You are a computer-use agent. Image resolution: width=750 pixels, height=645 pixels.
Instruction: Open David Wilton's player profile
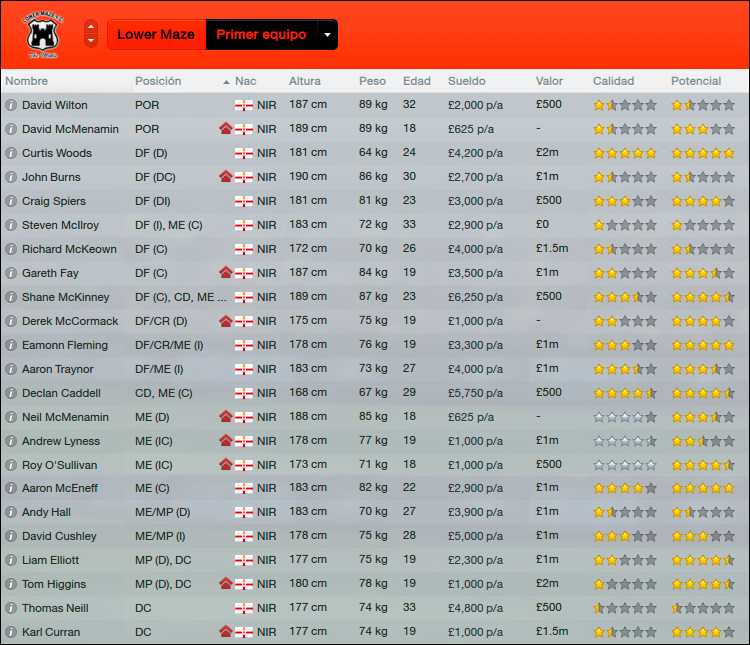[x=55, y=105]
